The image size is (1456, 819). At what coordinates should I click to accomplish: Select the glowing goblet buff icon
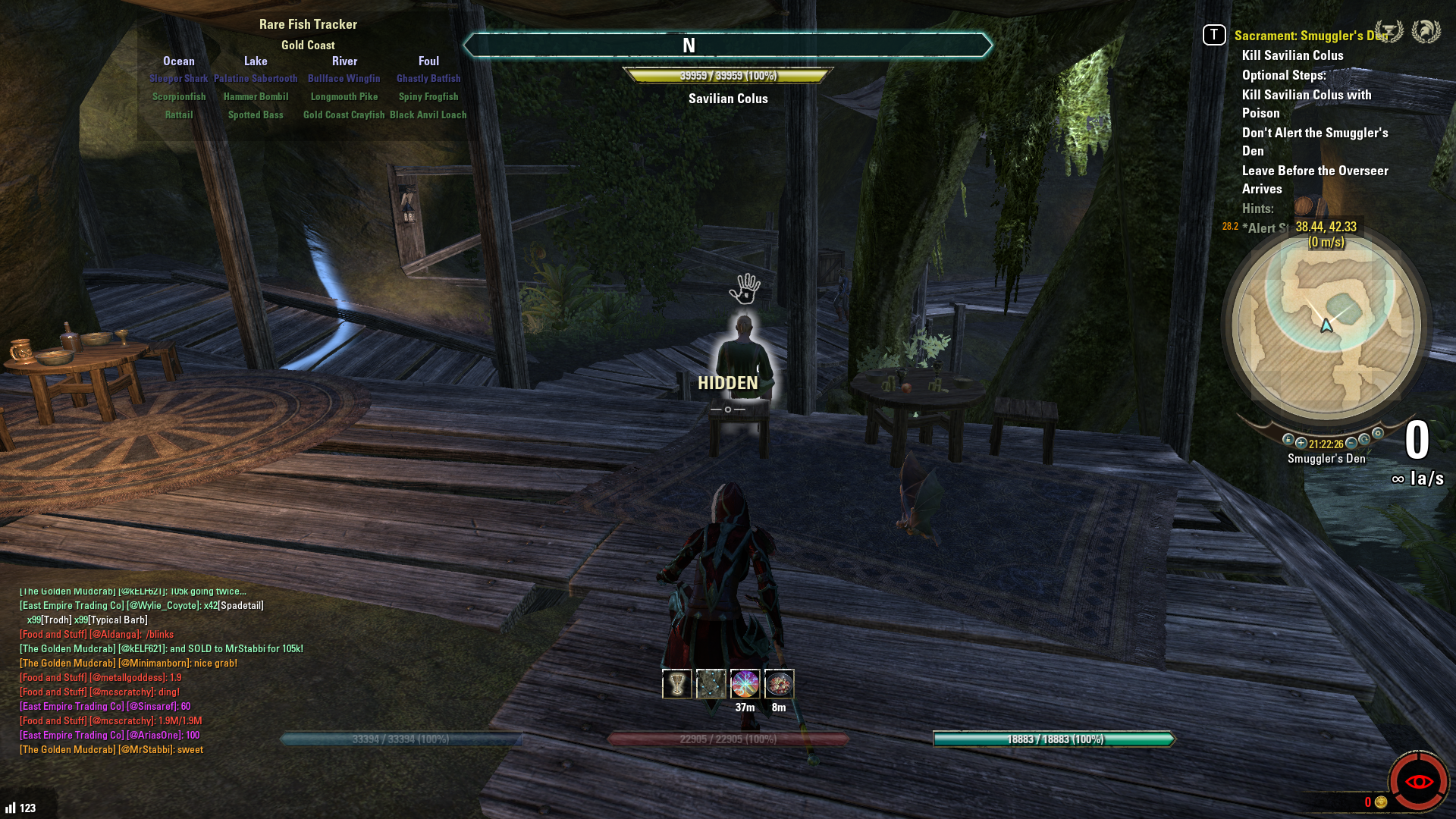(676, 684)
